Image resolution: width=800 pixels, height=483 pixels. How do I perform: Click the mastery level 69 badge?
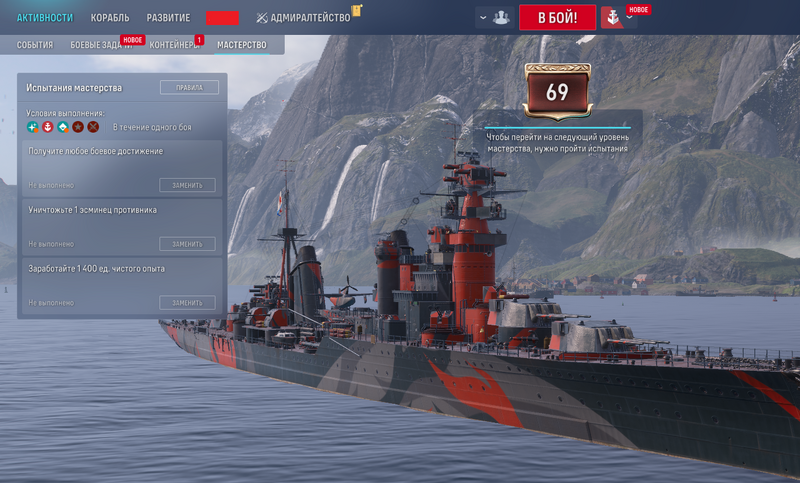(x=557, y=93)
